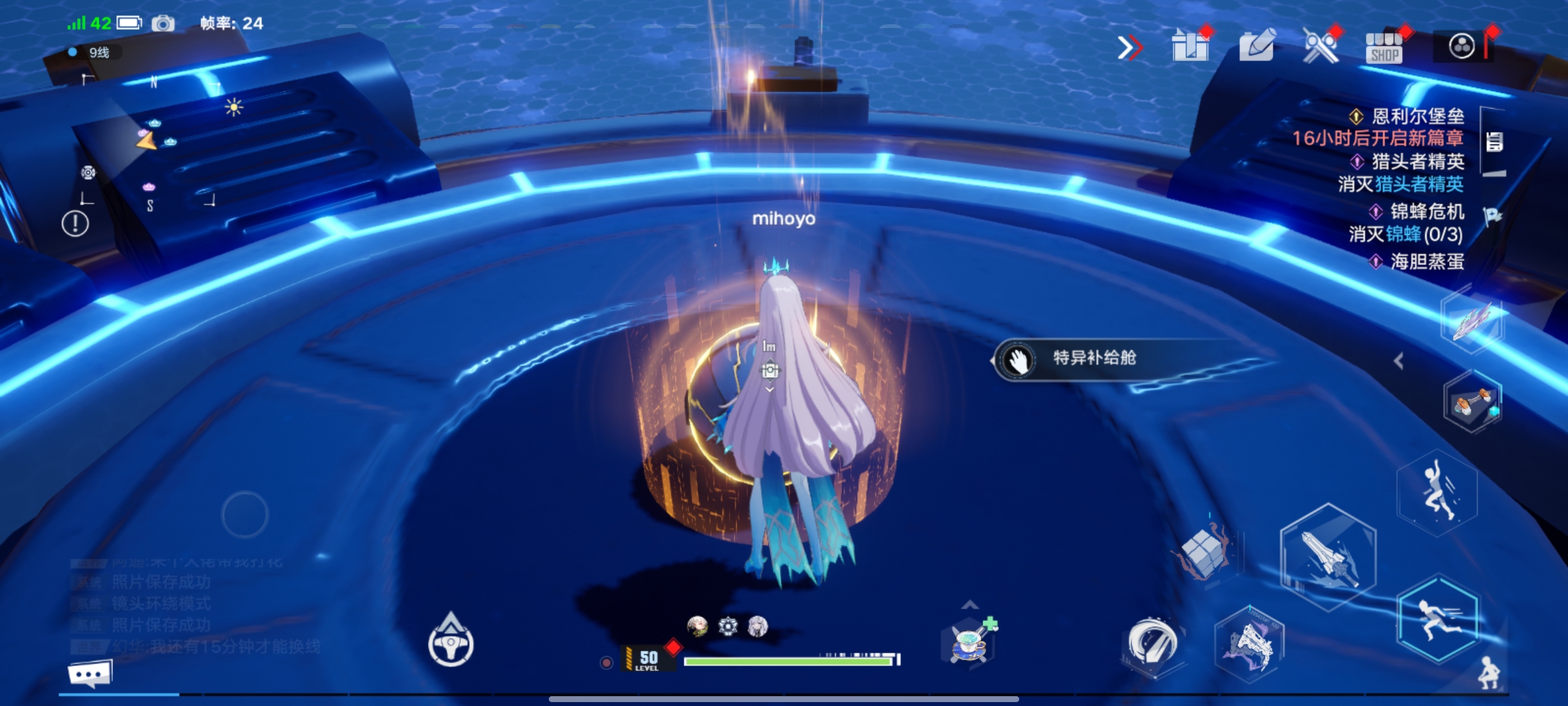Expand the double-arrow menu toggle
The image size is (1568, 706).
tap(1130, 48)
